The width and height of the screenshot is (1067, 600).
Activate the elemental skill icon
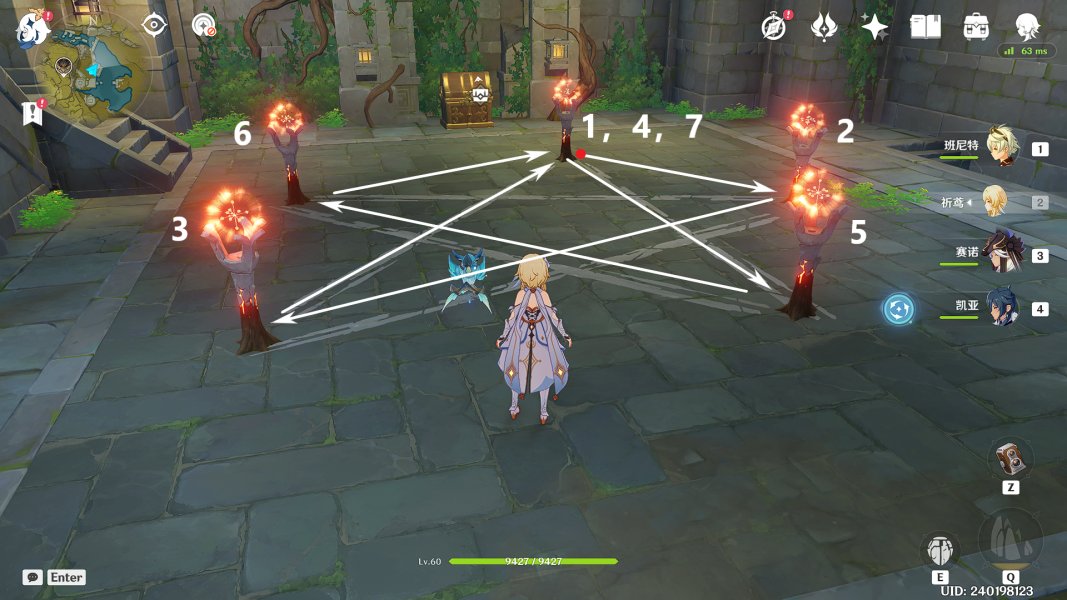(941, 550)
